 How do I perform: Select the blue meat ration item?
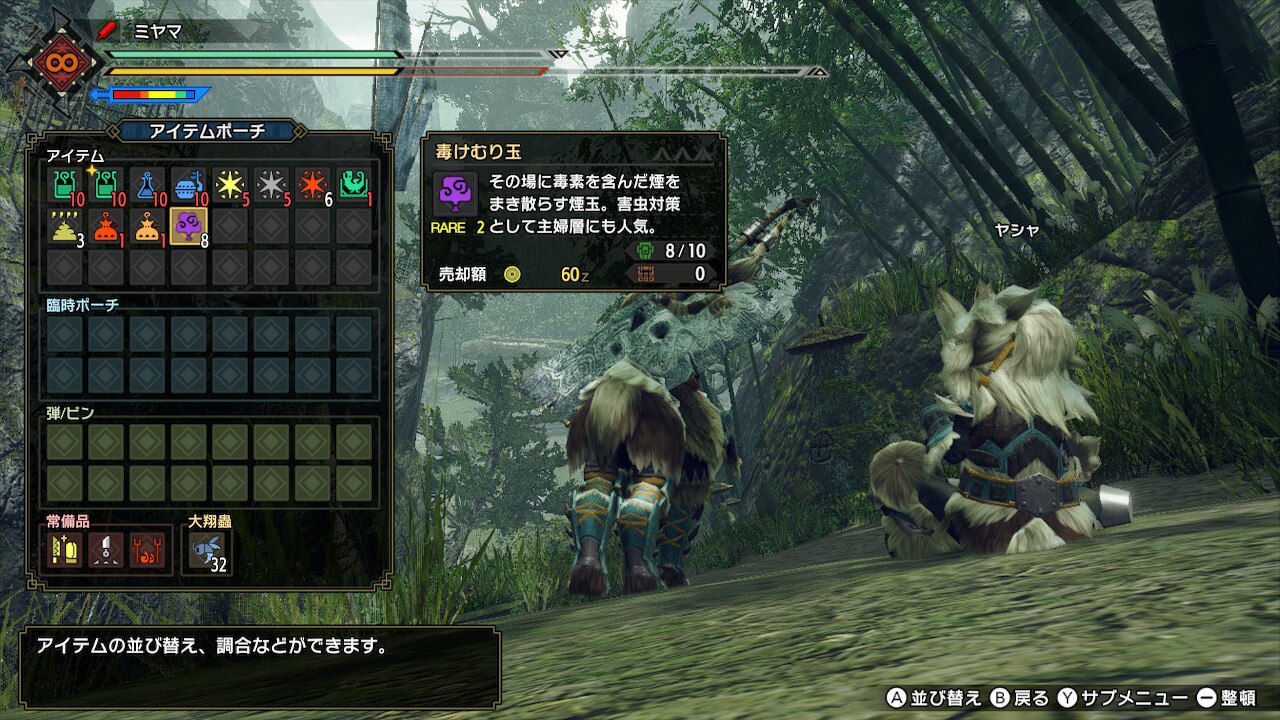tap(188, 185)
